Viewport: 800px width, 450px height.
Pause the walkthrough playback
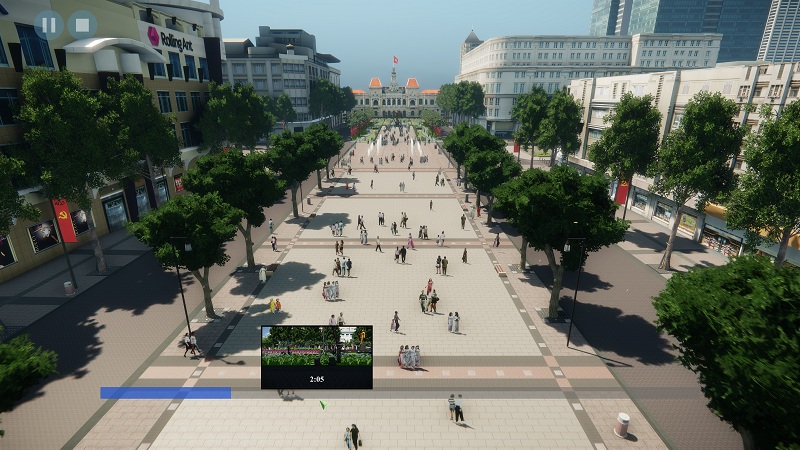pyautogui.click(x=48, y=24)
